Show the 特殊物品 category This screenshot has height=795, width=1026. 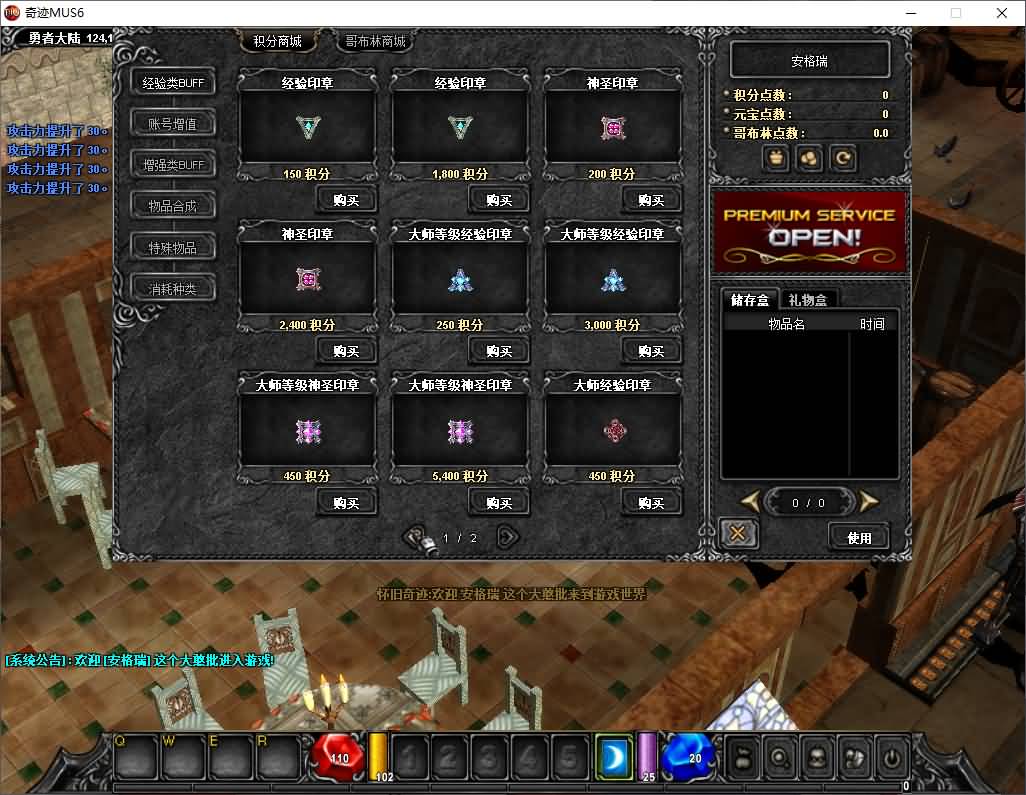click(173, 247)
